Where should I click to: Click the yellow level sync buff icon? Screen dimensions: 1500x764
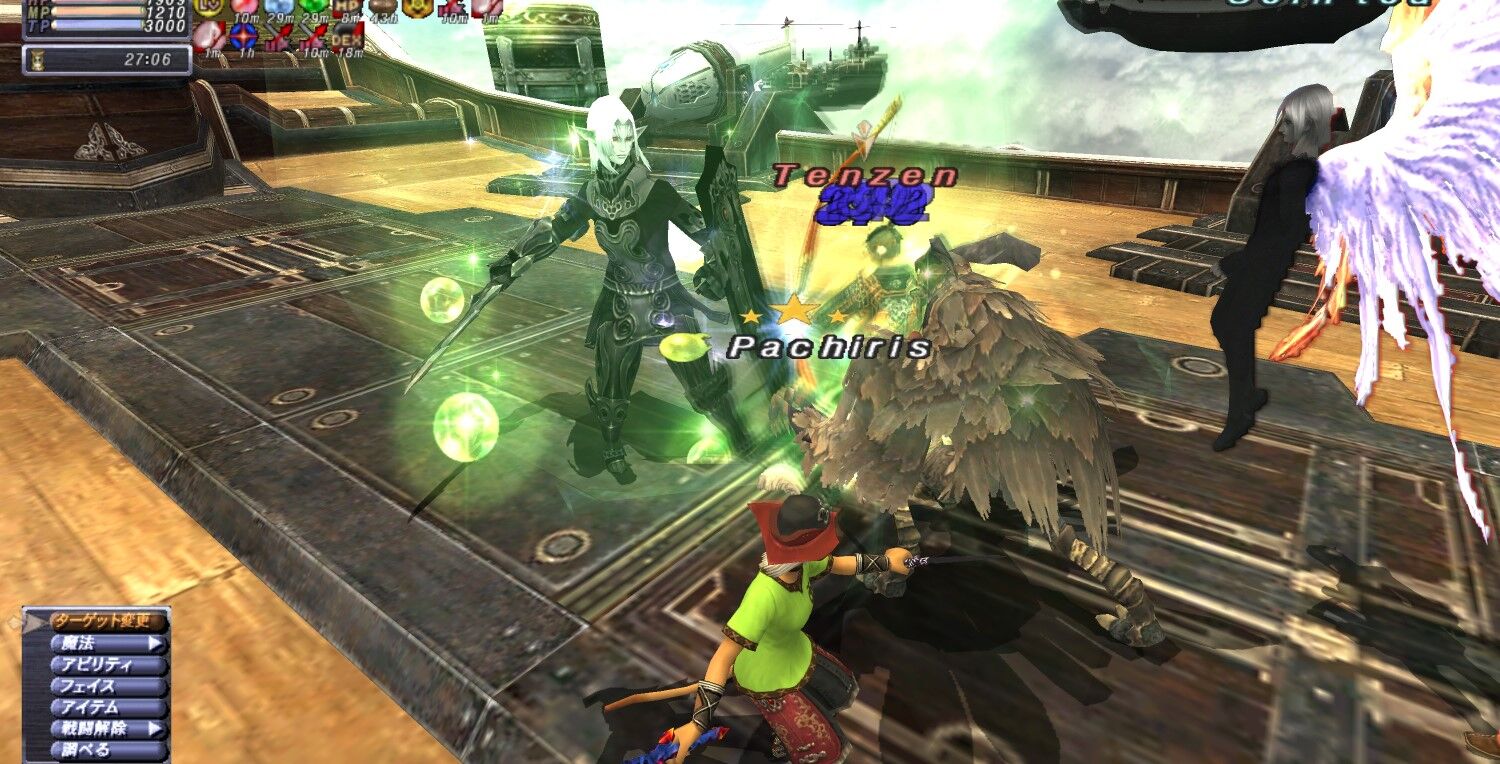[x=205, y=8]
